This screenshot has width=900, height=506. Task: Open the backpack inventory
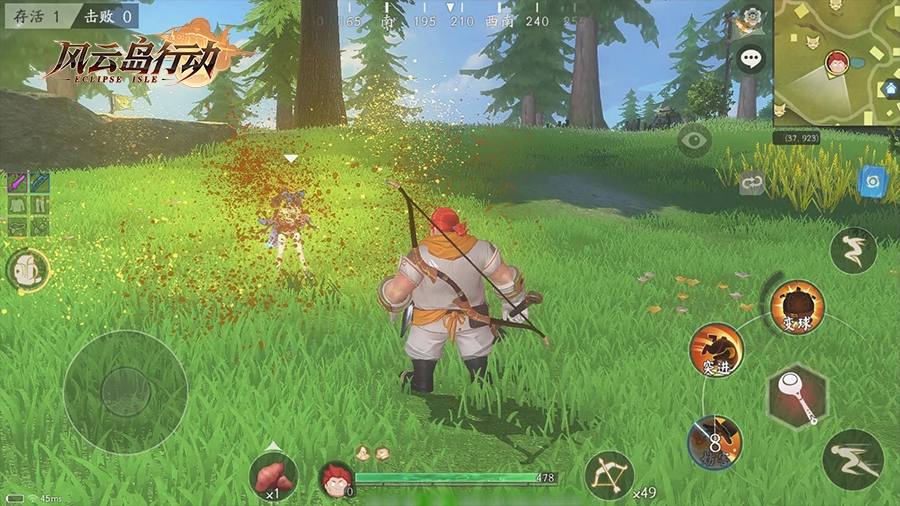click(x=28, y=269)
